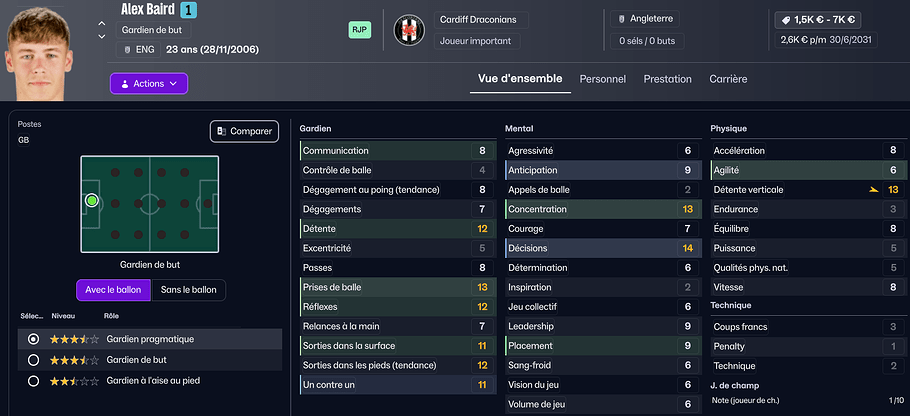Click the goalkeeper position dot on pitch
910x416 pixels.
[x=92, y=201]
